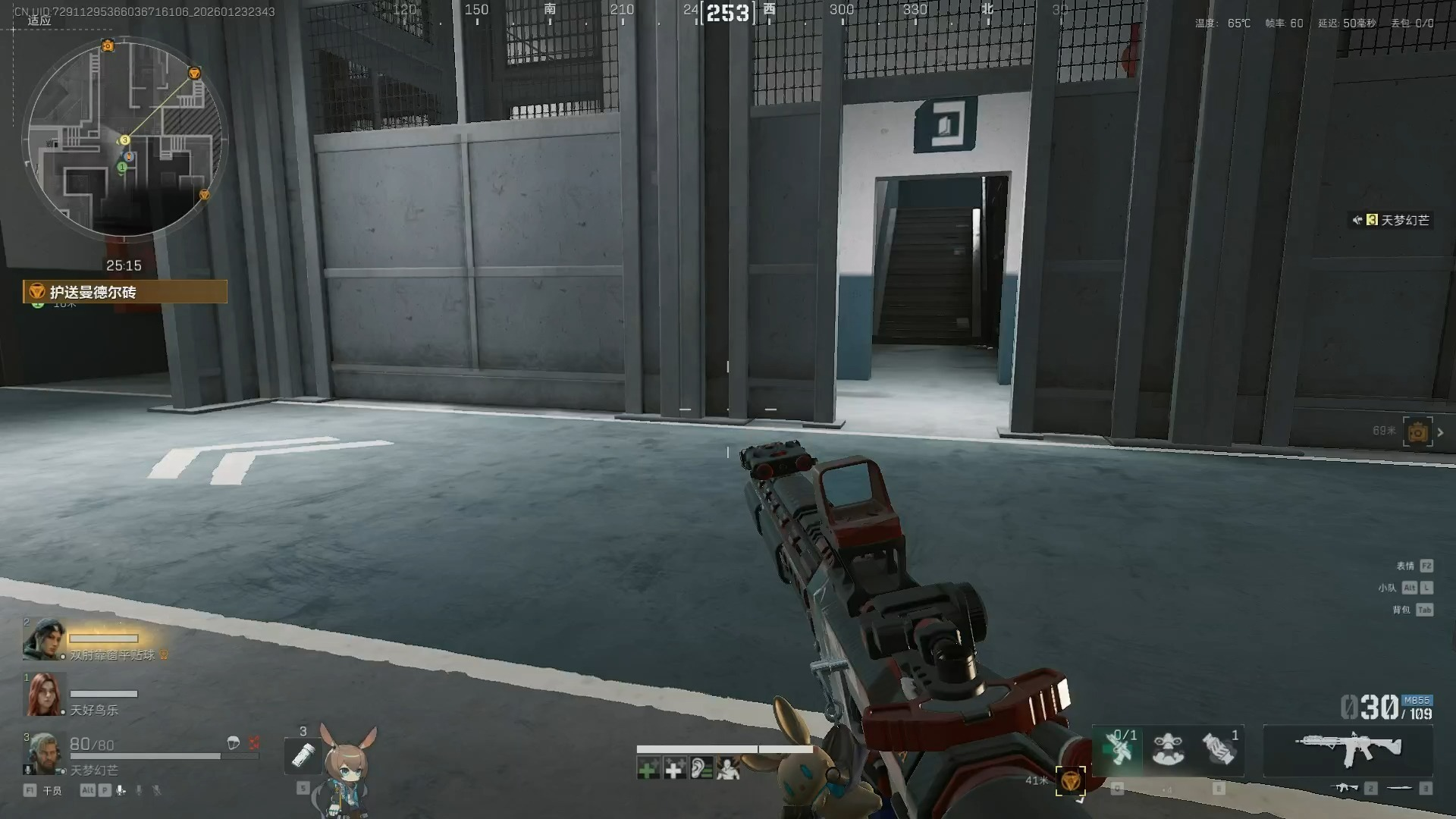Click the orange Mandel brick waypoint marker
Viewport: 1456px width, 819px height.
point(1070,781)
